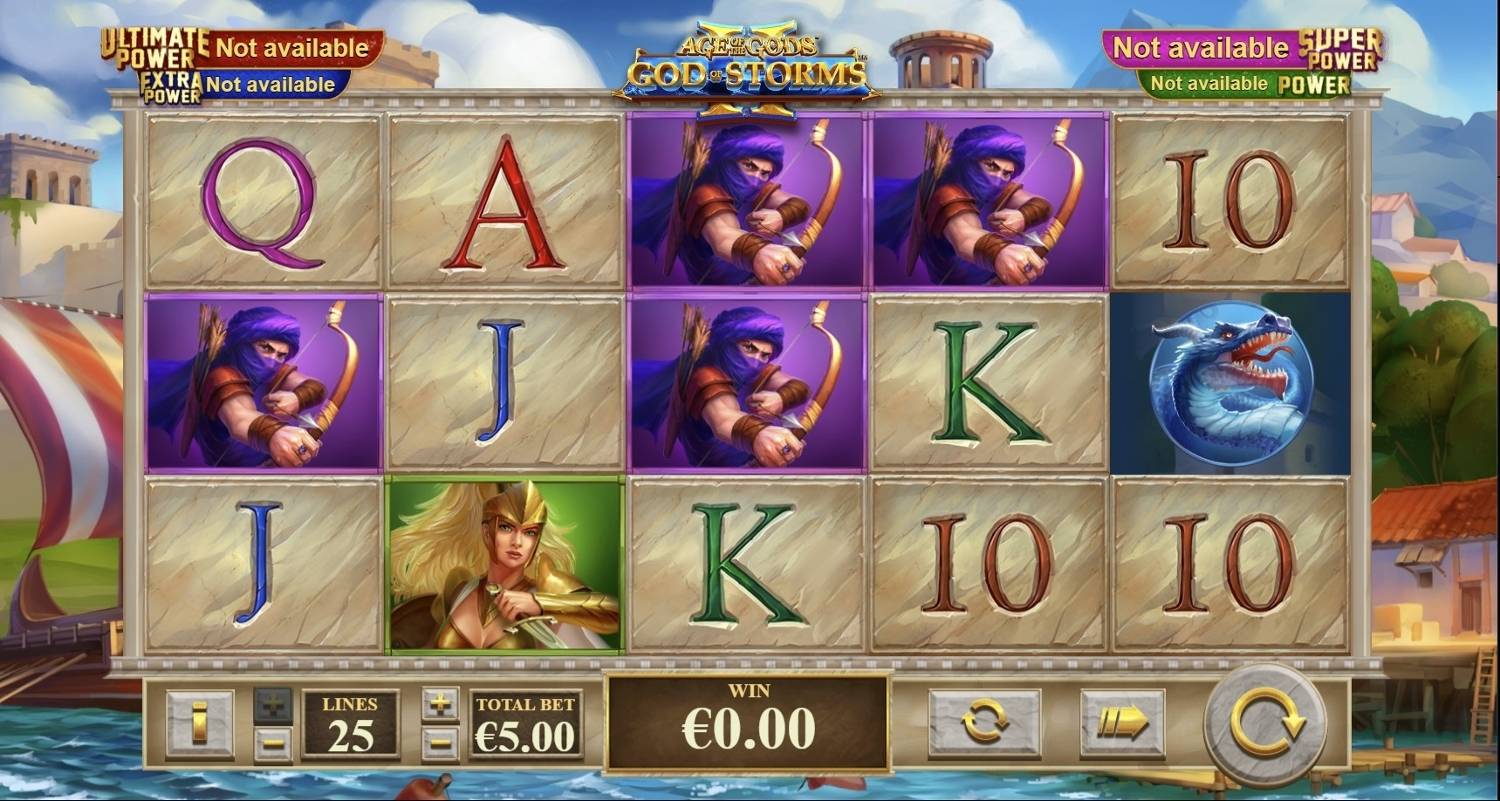Toggle turbo mode arrow button
The image size is (1500, 801).
pyautogui.click(x=1122, y=723)
